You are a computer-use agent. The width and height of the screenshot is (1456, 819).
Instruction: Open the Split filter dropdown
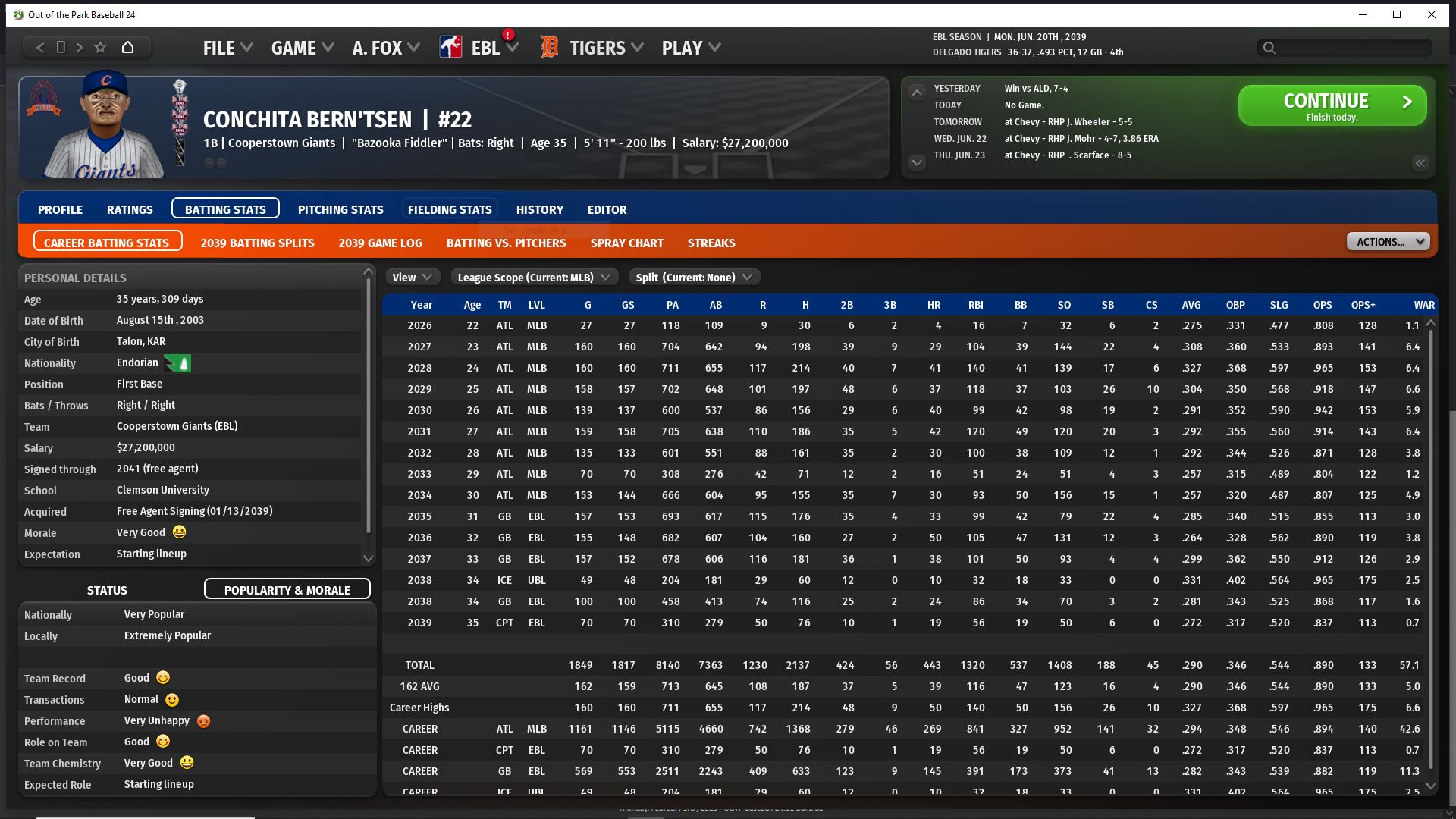click(693, 278)
